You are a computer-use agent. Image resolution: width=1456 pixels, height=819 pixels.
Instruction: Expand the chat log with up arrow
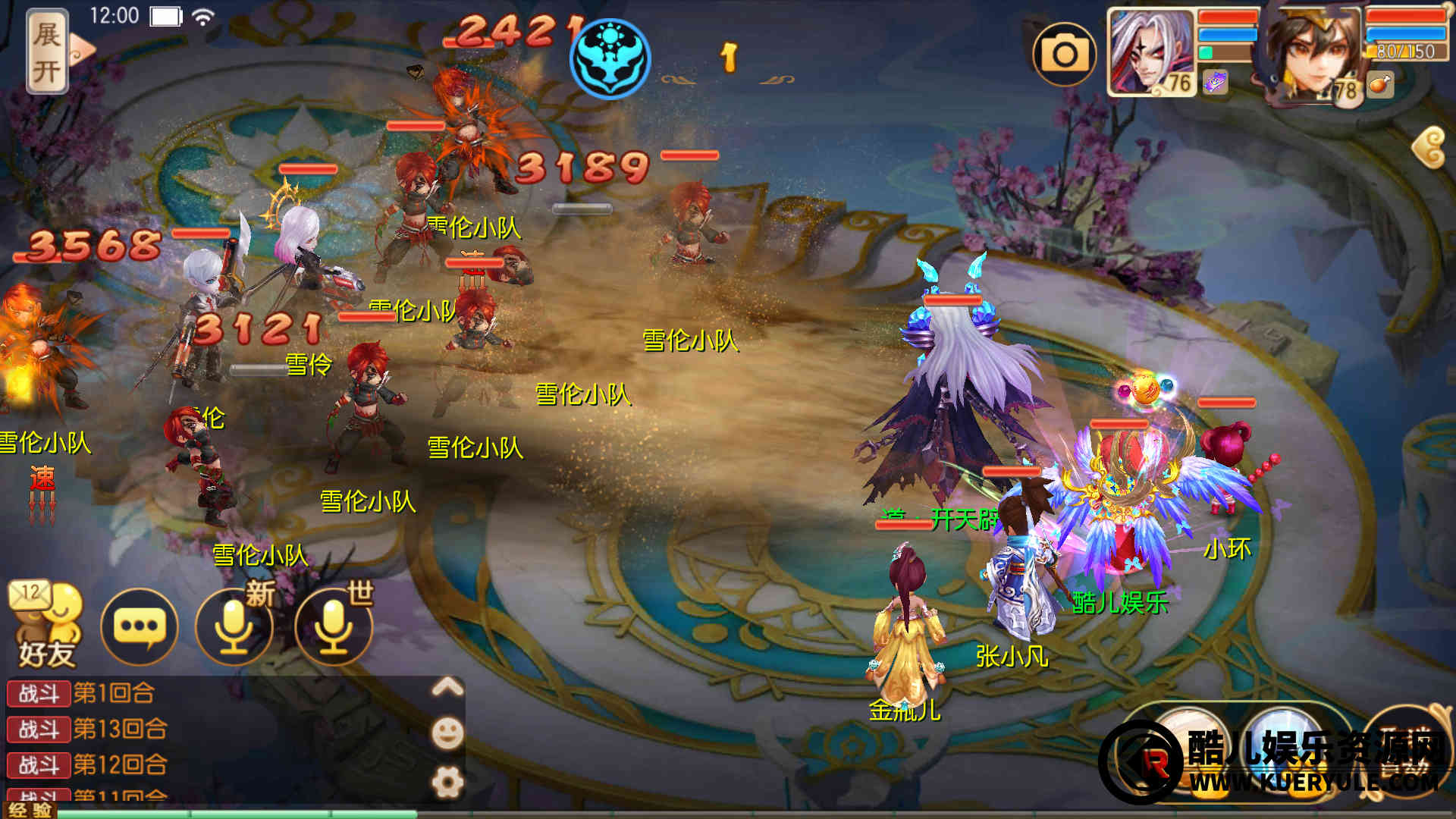(x=447, y=687)
